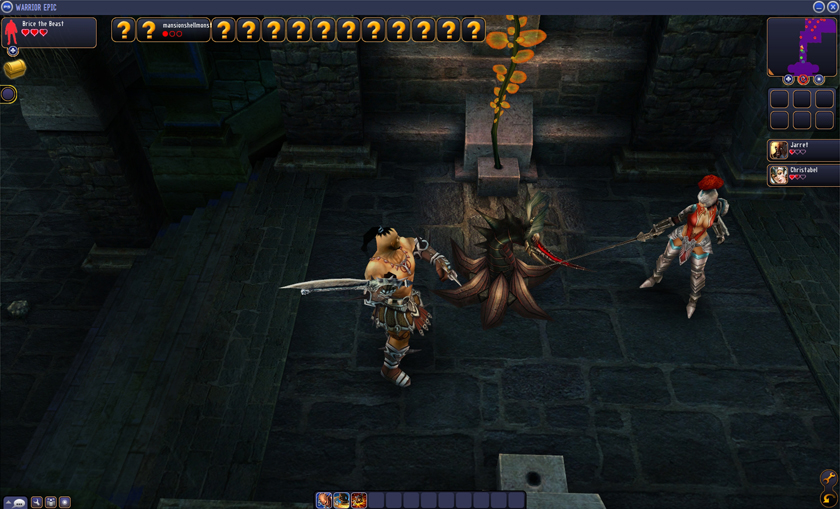Select party member Jarret
Image resolution: width=840 pixels, height=509 pixels.
(779, 150)
